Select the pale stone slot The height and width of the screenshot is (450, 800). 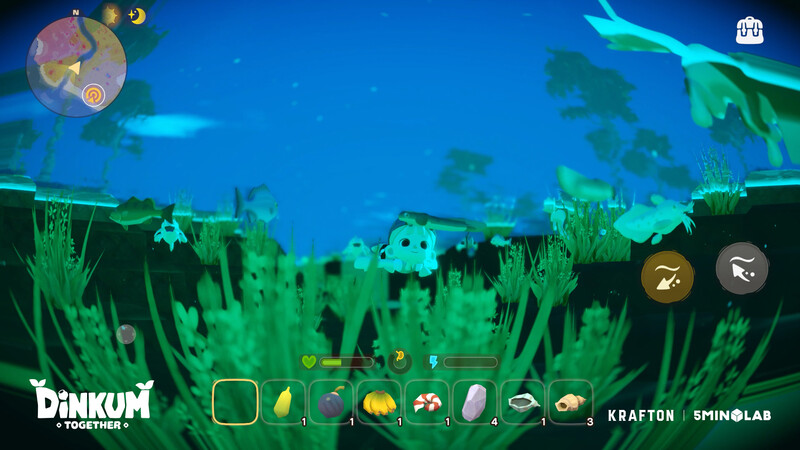pyautogui.click(x=476, y=403)
